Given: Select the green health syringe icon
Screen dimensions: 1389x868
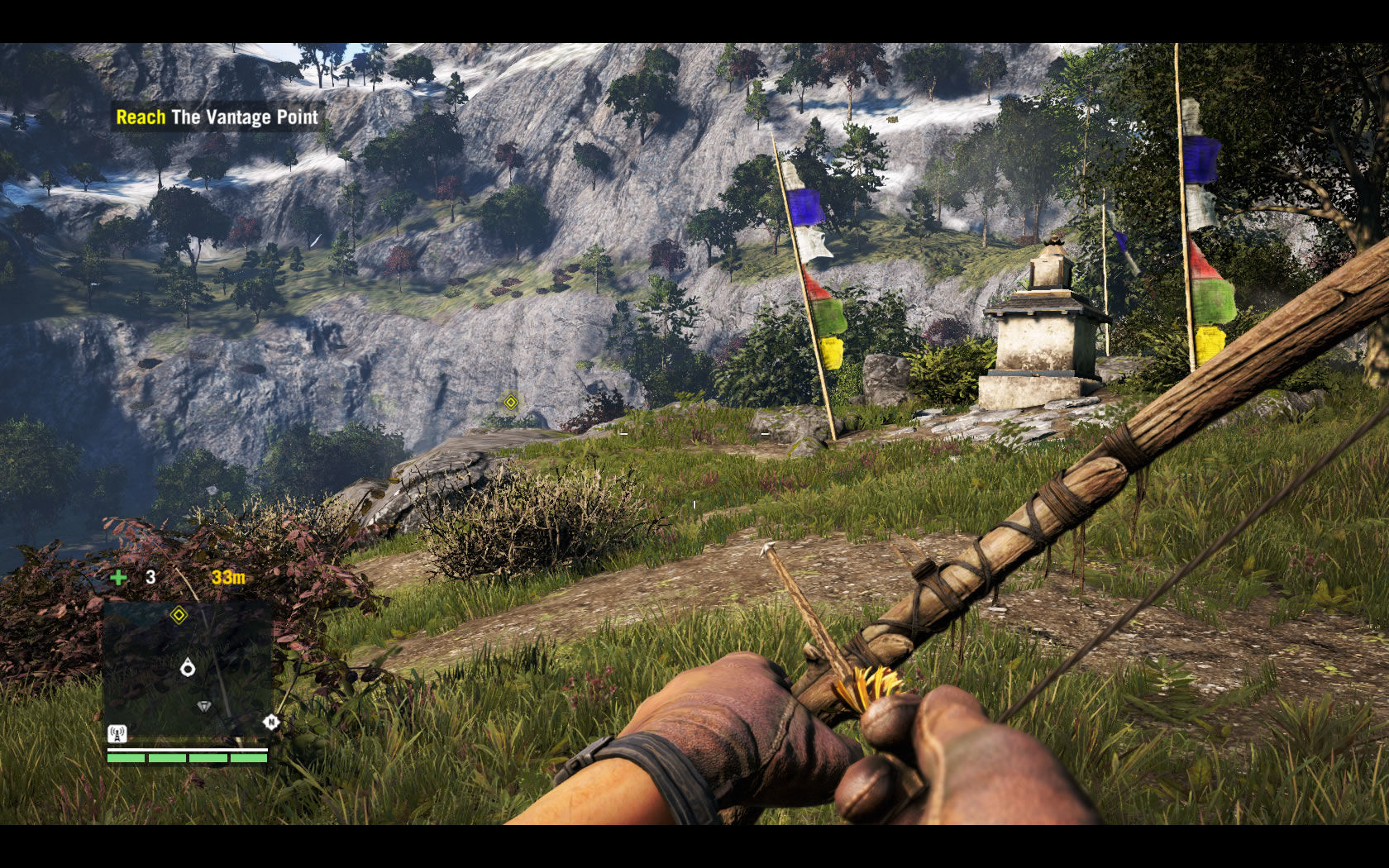Looking at the screenshot, I should (x=119, y=577).
